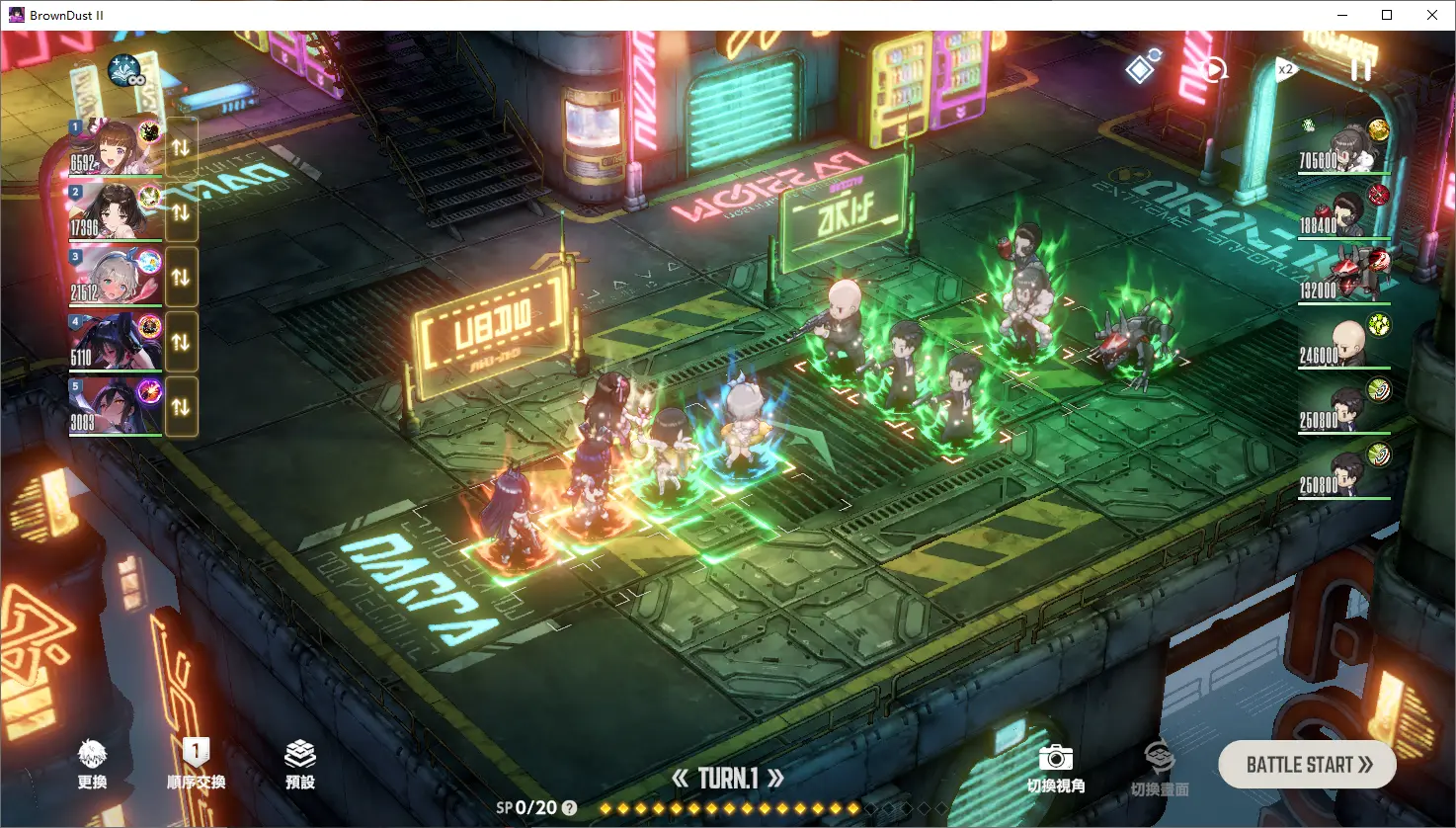Viewport: 1456px width, 828px height.
Task: Open the 預設 preset menu
Action: pos(300,765)
